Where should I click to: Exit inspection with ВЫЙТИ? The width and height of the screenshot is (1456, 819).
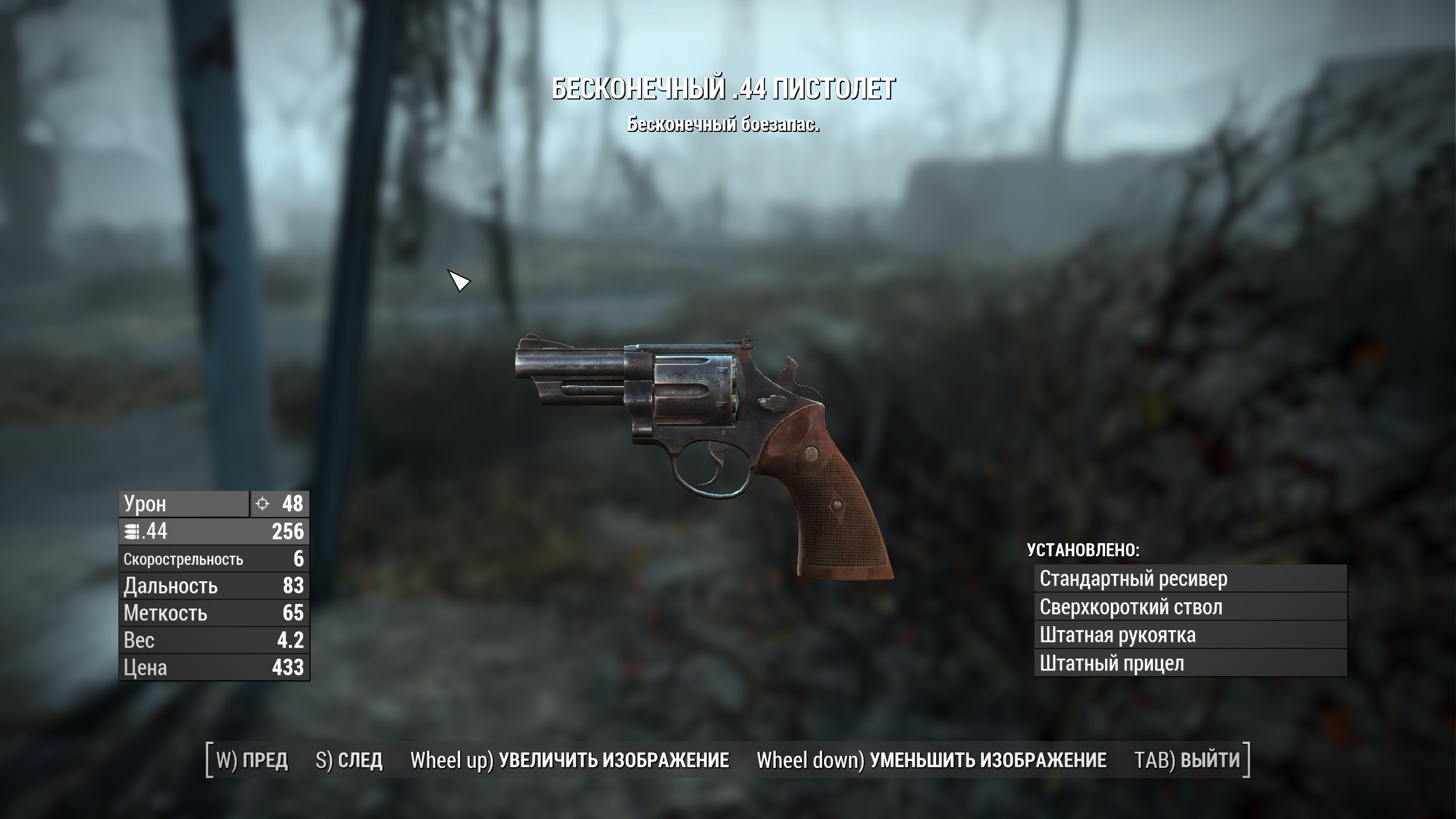[1187, 760]
